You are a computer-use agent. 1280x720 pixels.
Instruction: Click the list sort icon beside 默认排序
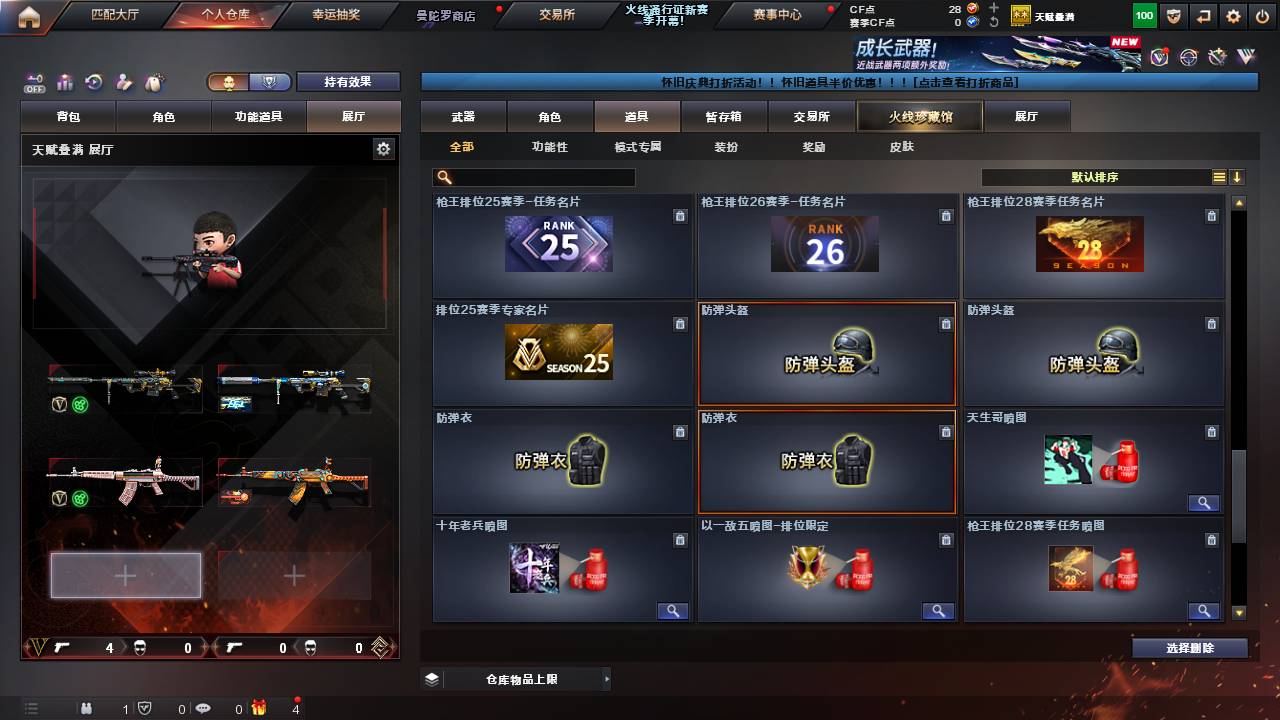coord(1217,177)
